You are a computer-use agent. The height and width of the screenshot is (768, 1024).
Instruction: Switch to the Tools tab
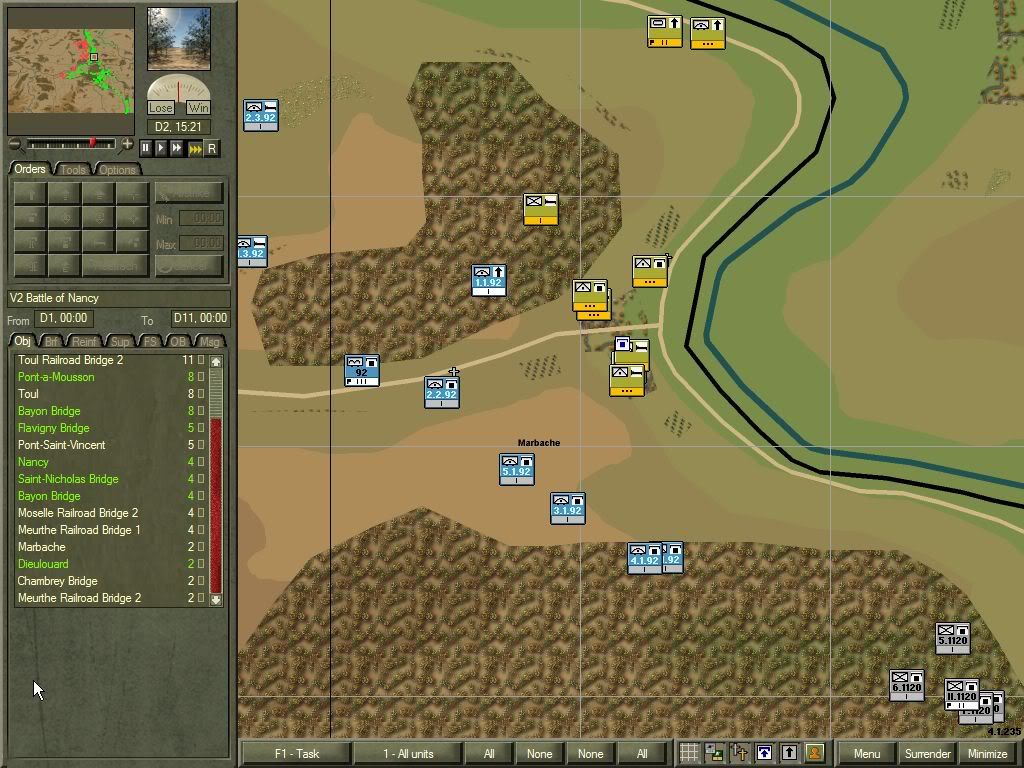tap(74, 170)
